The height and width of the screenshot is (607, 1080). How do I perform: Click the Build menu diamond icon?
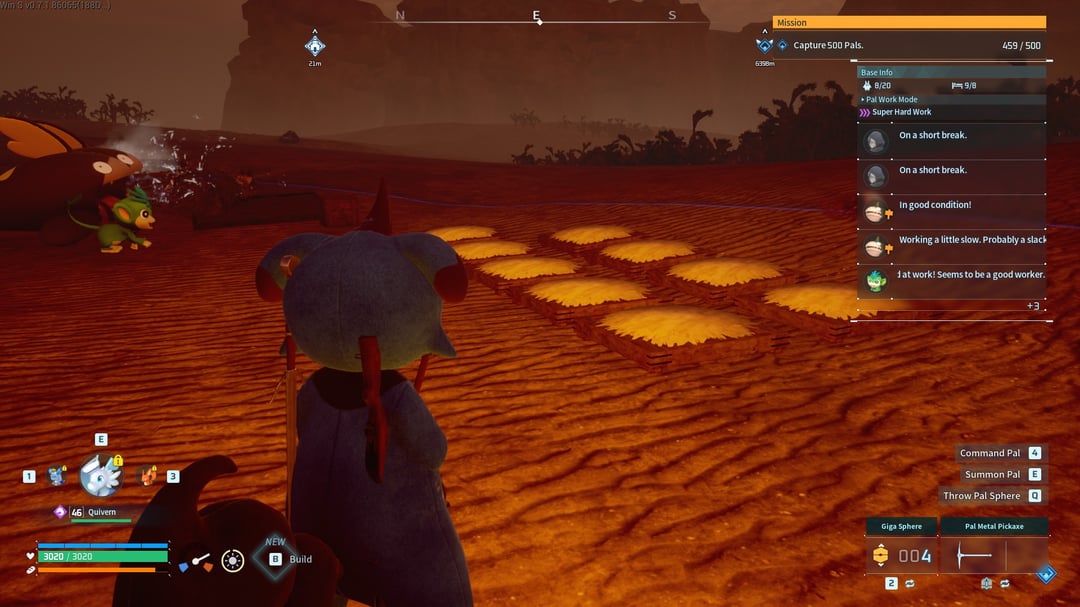tap(275, 558)
